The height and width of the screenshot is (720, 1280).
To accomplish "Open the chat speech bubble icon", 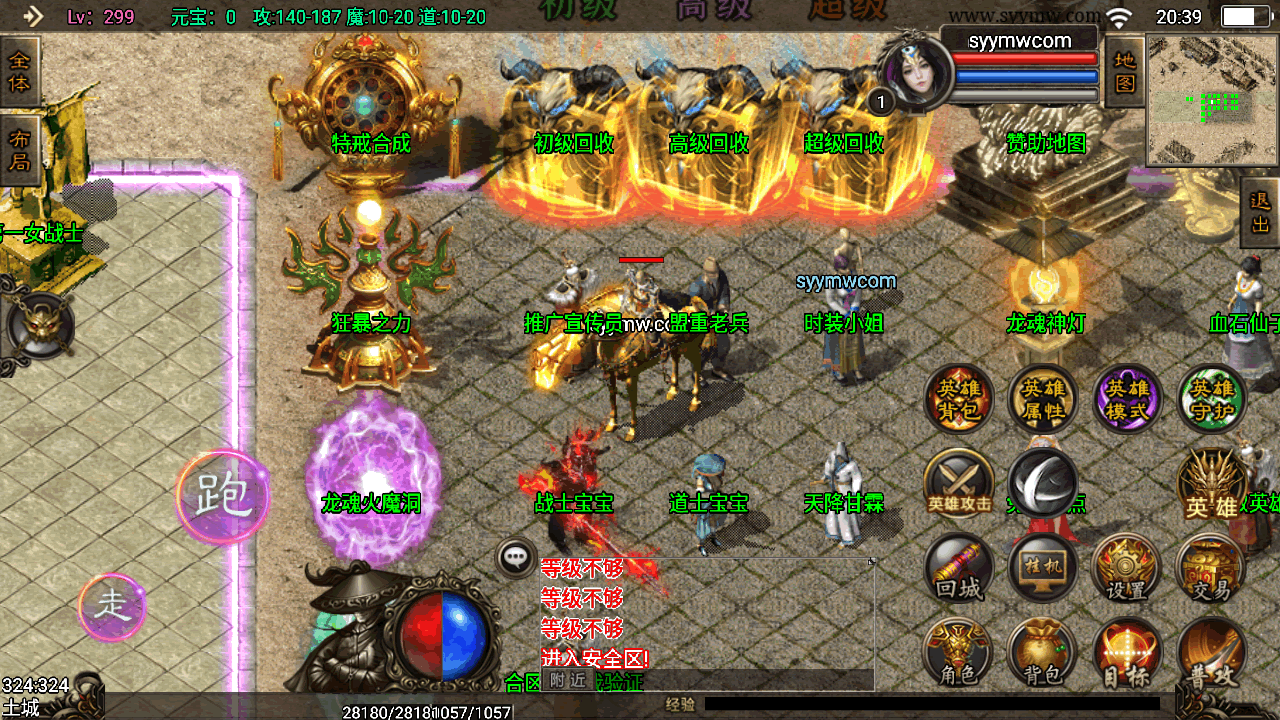I will 517,558.
